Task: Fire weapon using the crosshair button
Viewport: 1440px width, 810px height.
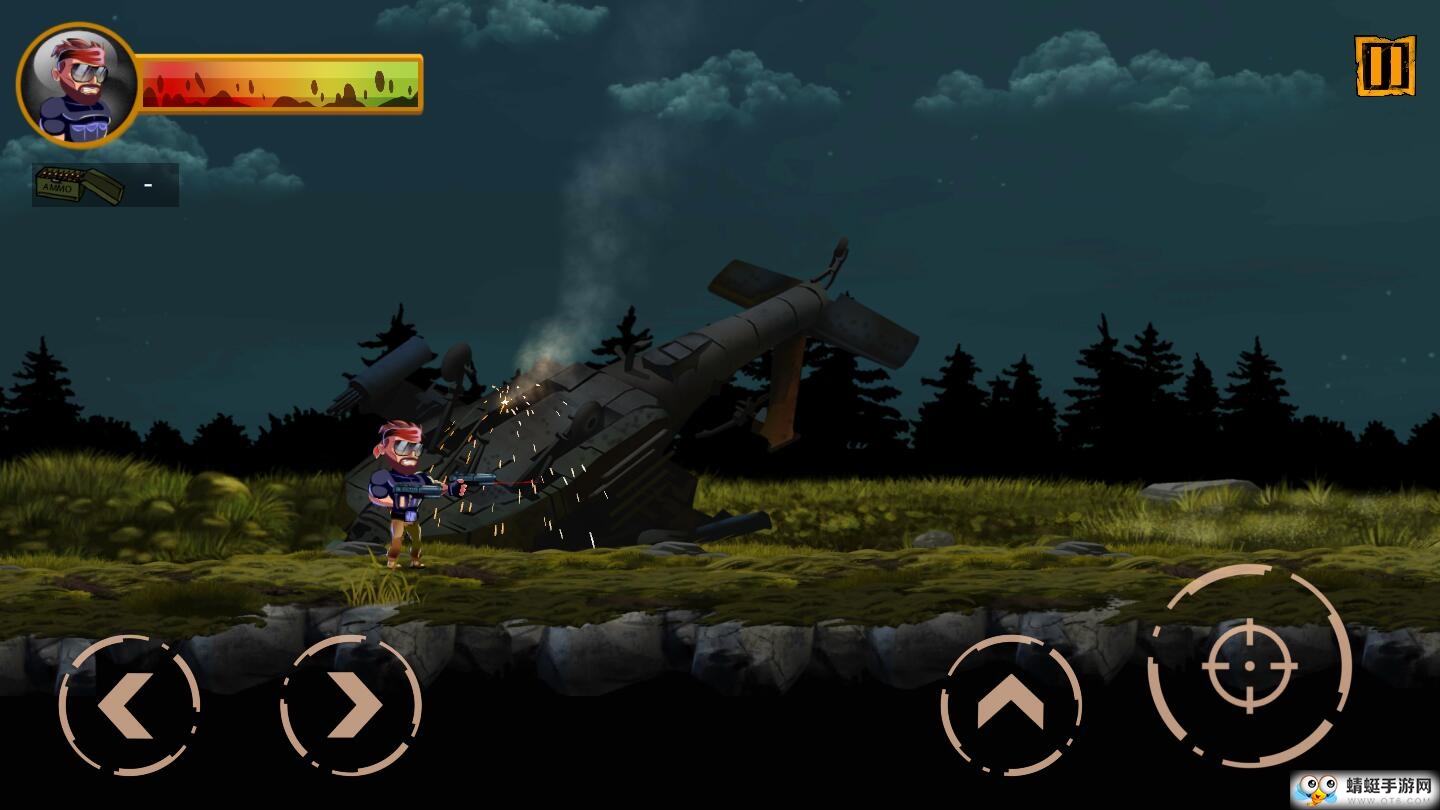Action: click(x=1250, y=665)
